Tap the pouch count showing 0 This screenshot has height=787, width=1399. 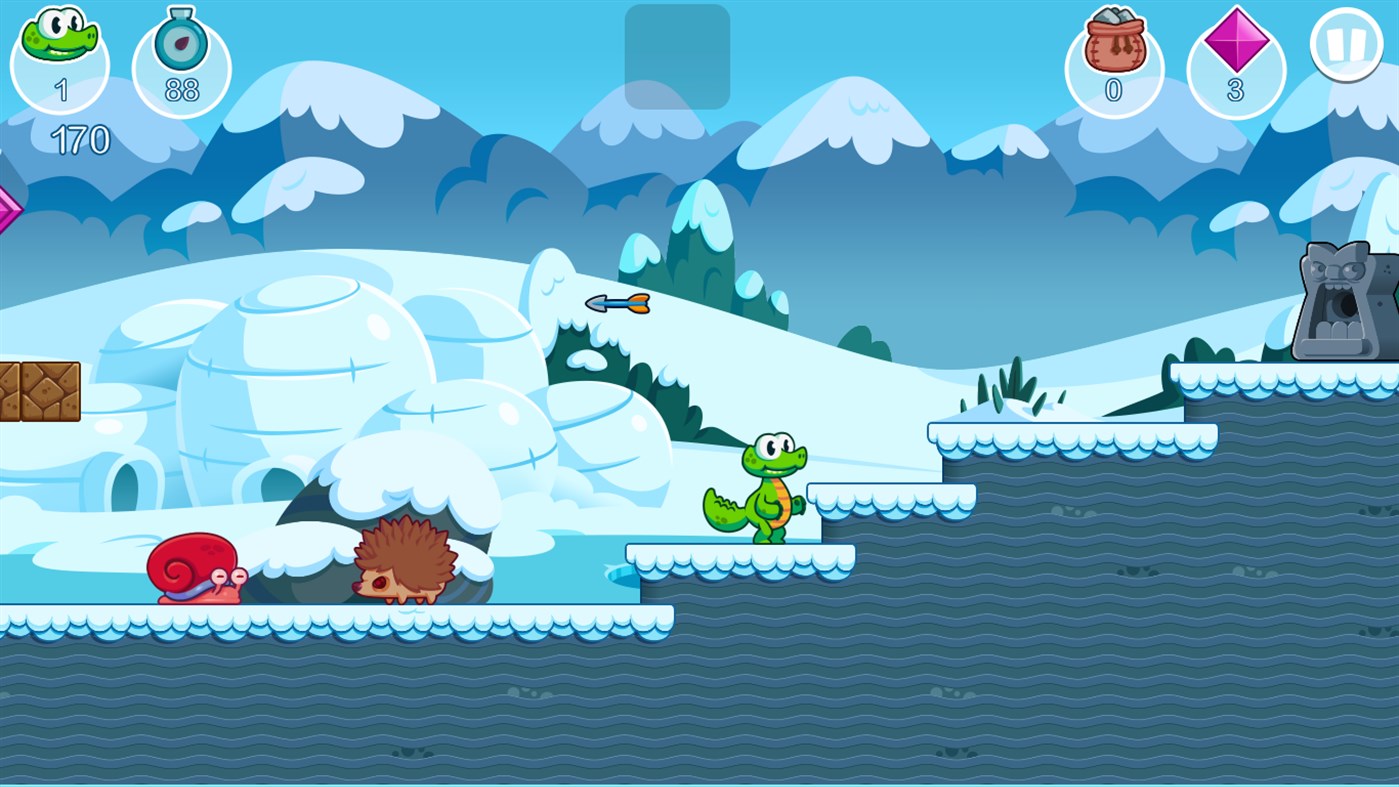tap(1113, 90)
